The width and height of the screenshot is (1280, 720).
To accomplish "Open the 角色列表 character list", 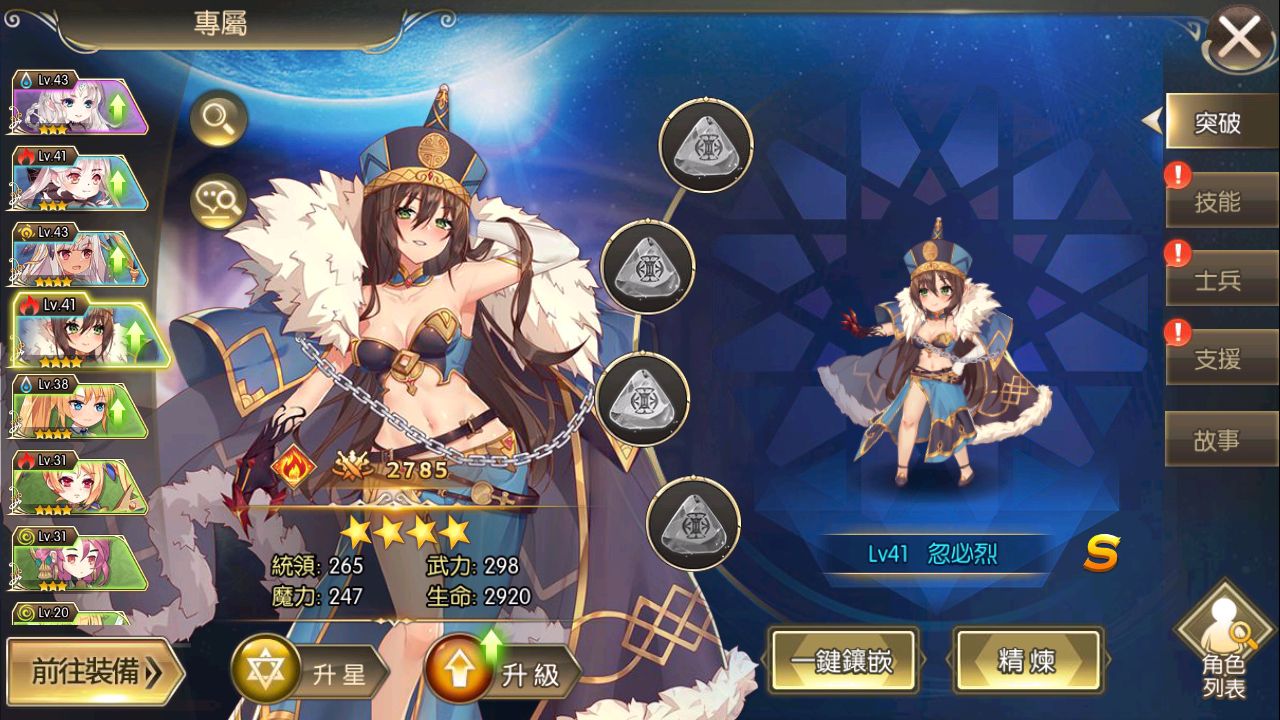I will coord(1224,650).
